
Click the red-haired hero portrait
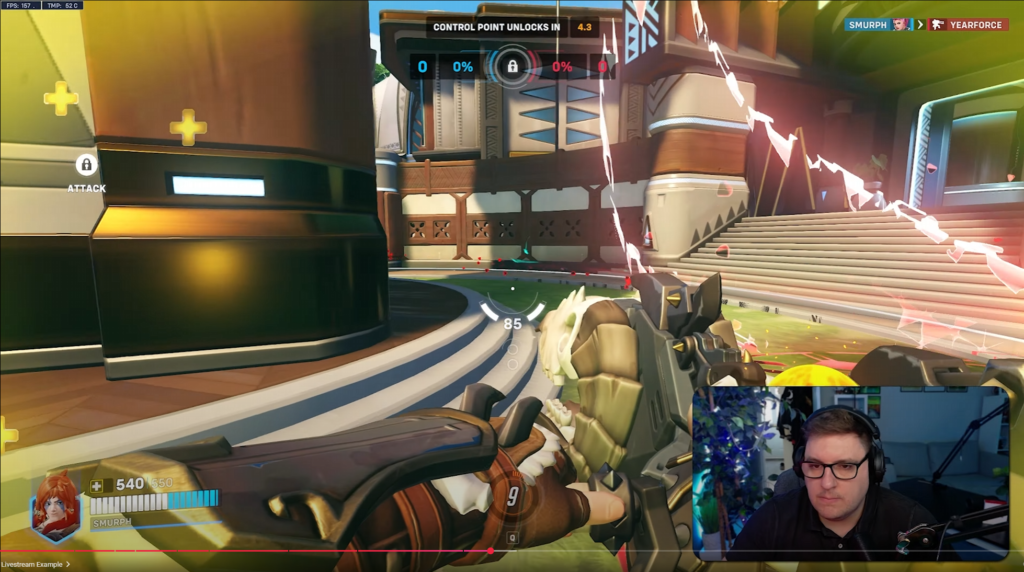(x=54, y=504)
